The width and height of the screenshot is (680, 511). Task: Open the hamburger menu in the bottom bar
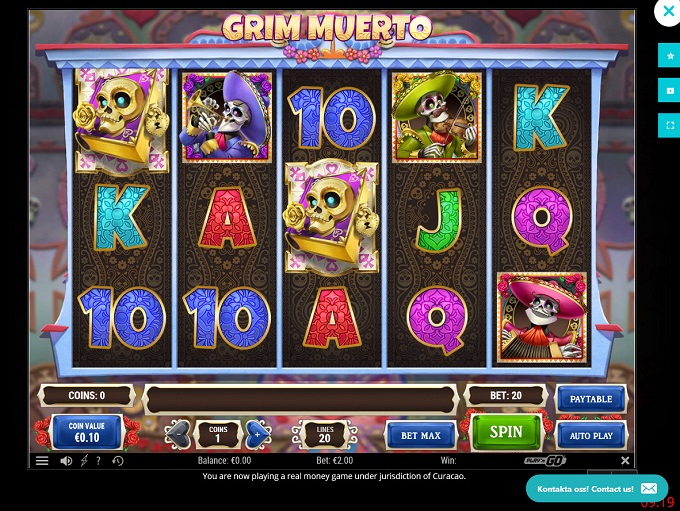42,461
